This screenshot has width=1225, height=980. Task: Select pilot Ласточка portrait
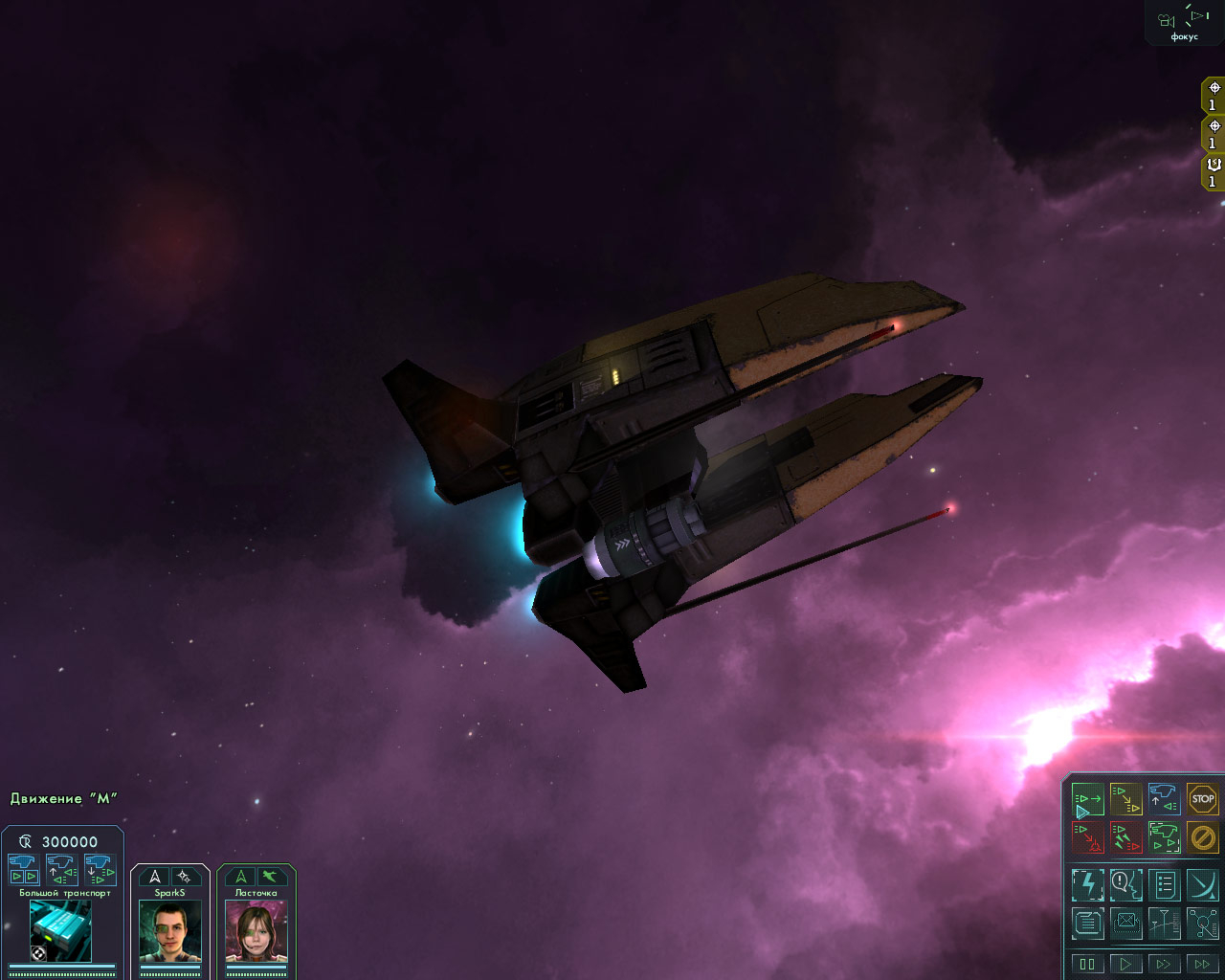click(256, 931)
